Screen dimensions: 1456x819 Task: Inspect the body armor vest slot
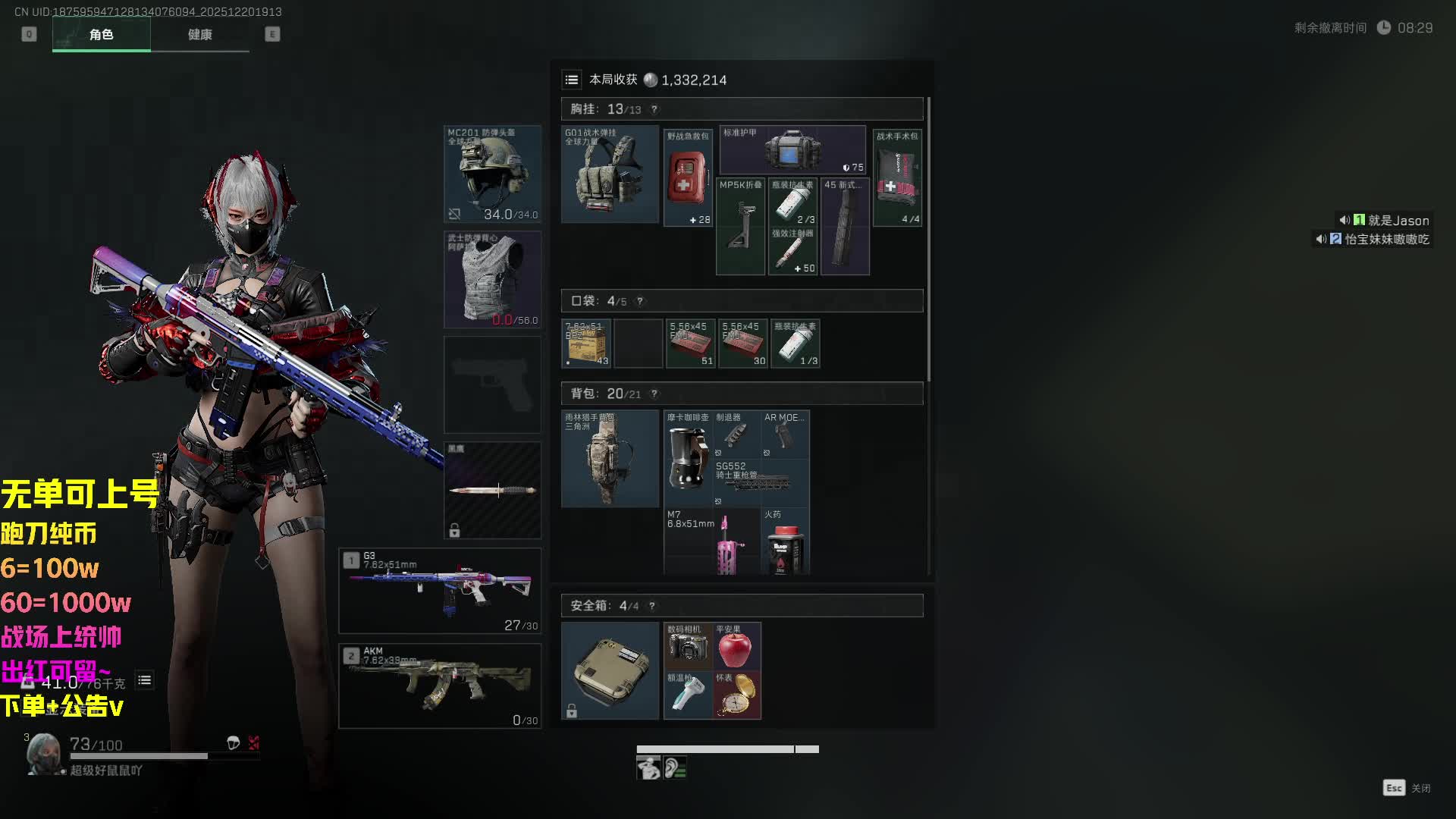click(x=492, y=279)
